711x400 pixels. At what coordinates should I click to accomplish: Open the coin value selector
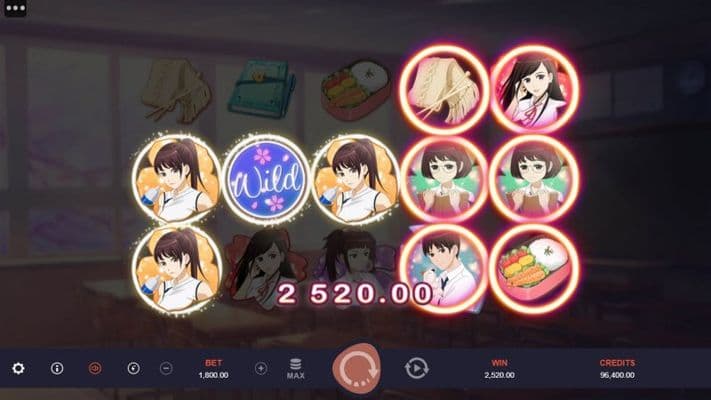point(133,368)
